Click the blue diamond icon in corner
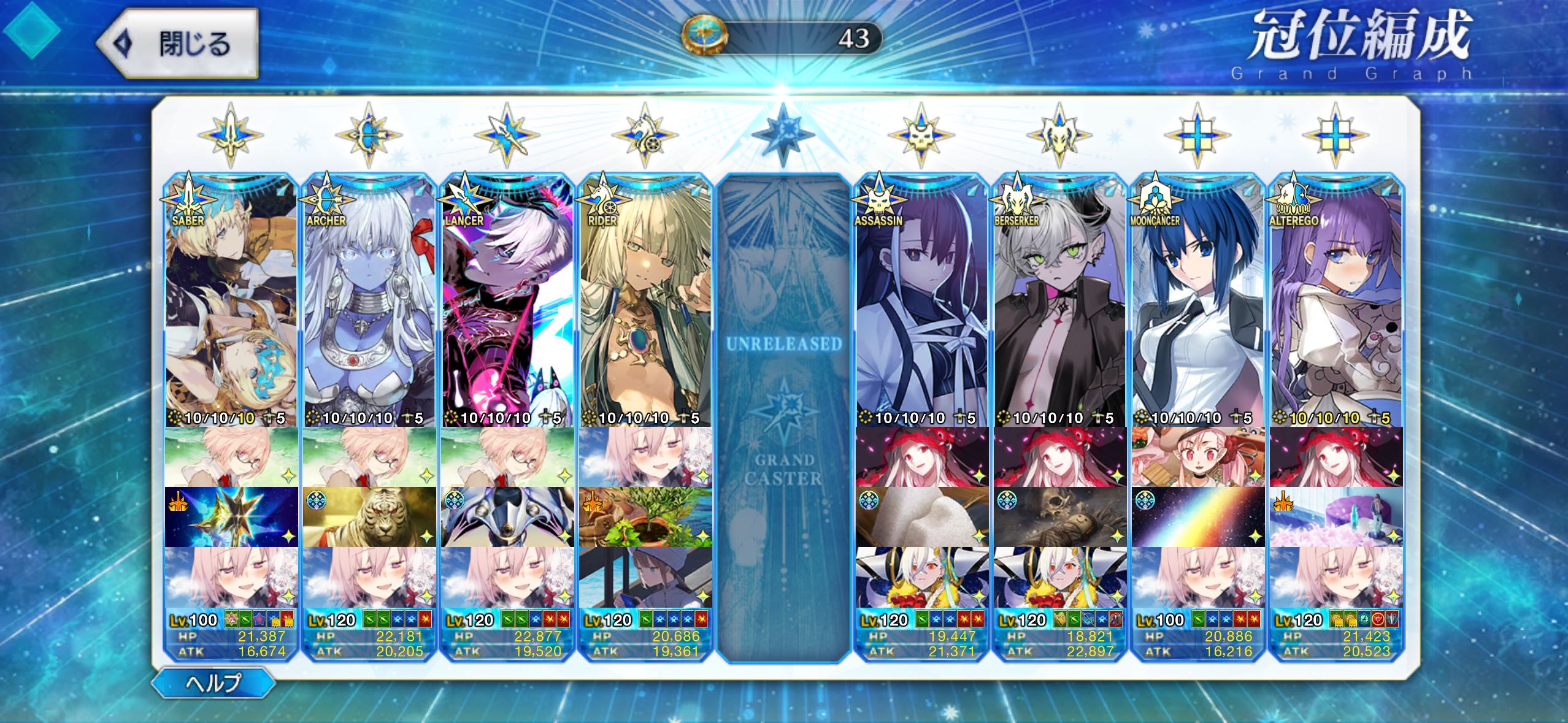The image size is (1568, 723). click(x=31, y=29)
